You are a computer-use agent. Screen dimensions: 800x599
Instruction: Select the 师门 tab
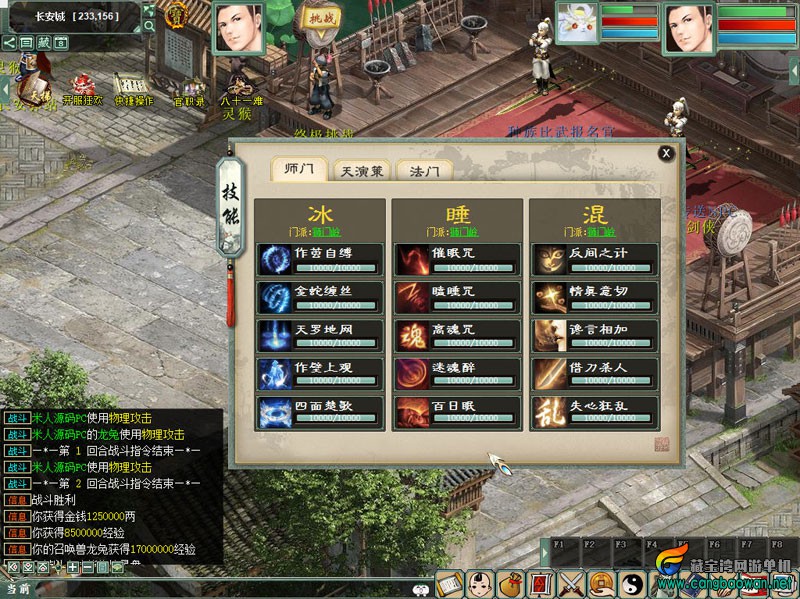pyautogui.click(x=299, y=169)
